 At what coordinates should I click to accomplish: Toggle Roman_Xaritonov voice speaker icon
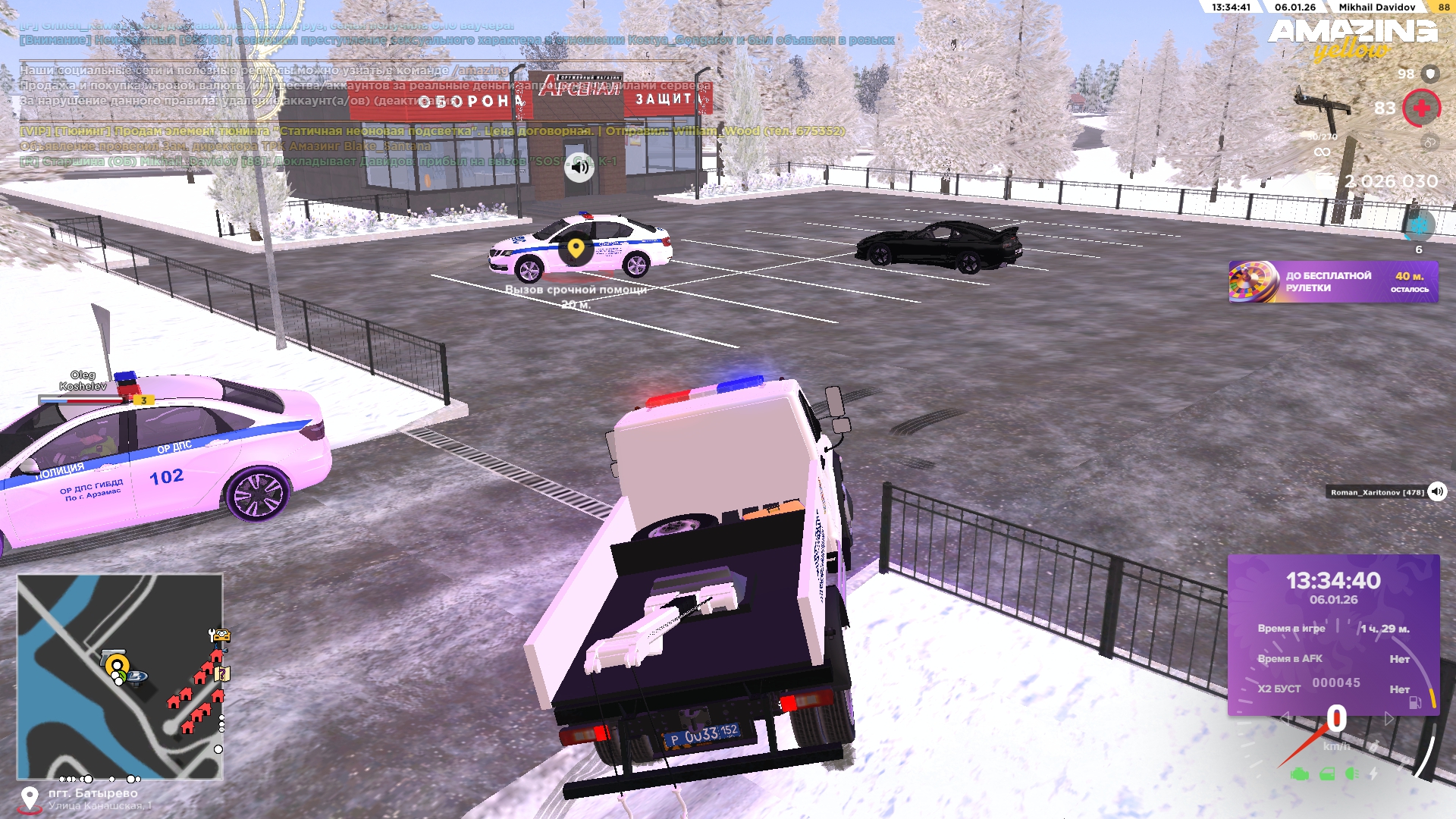(x=1437, y=491)
